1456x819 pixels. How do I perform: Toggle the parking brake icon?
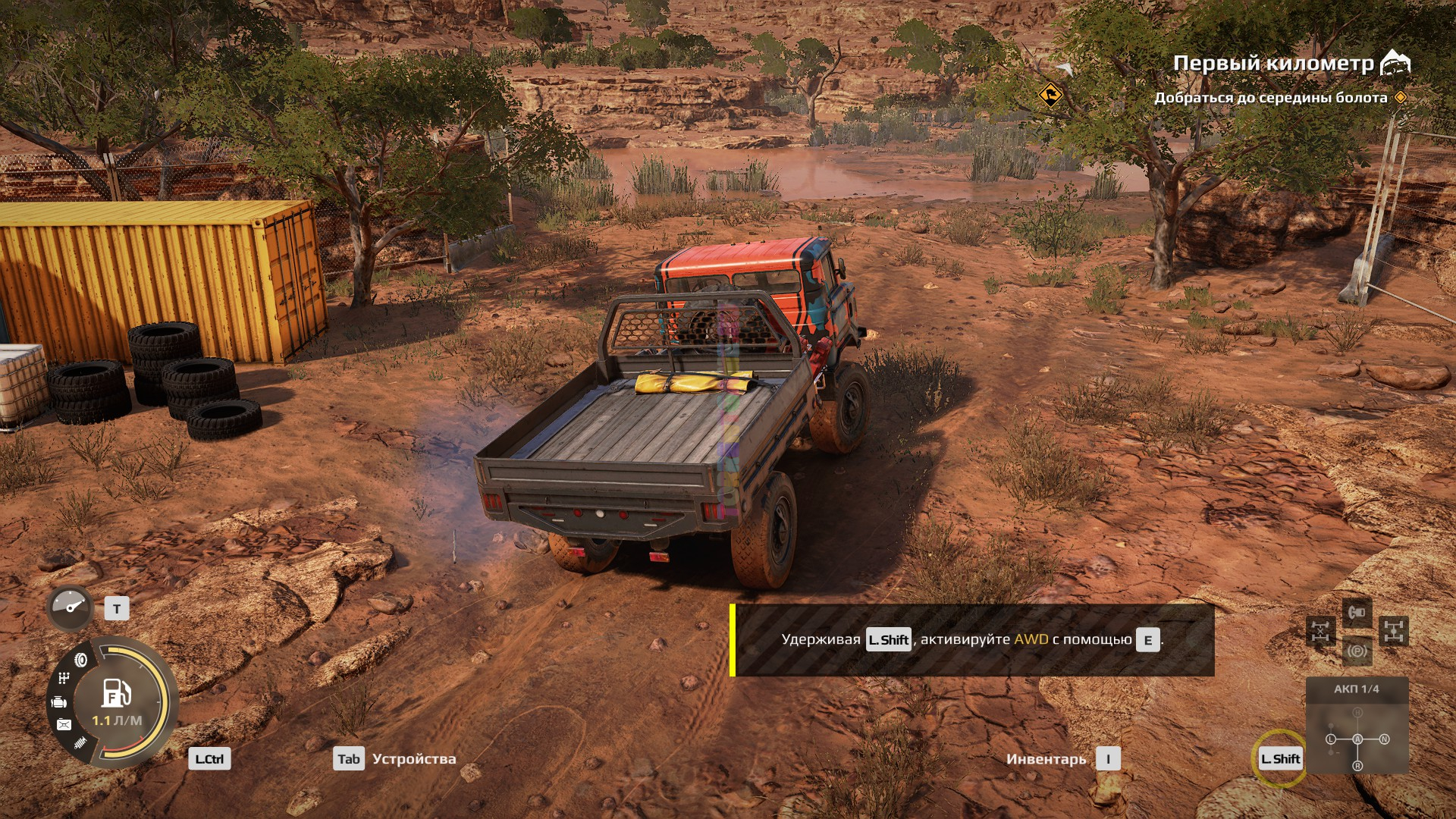1357,651
